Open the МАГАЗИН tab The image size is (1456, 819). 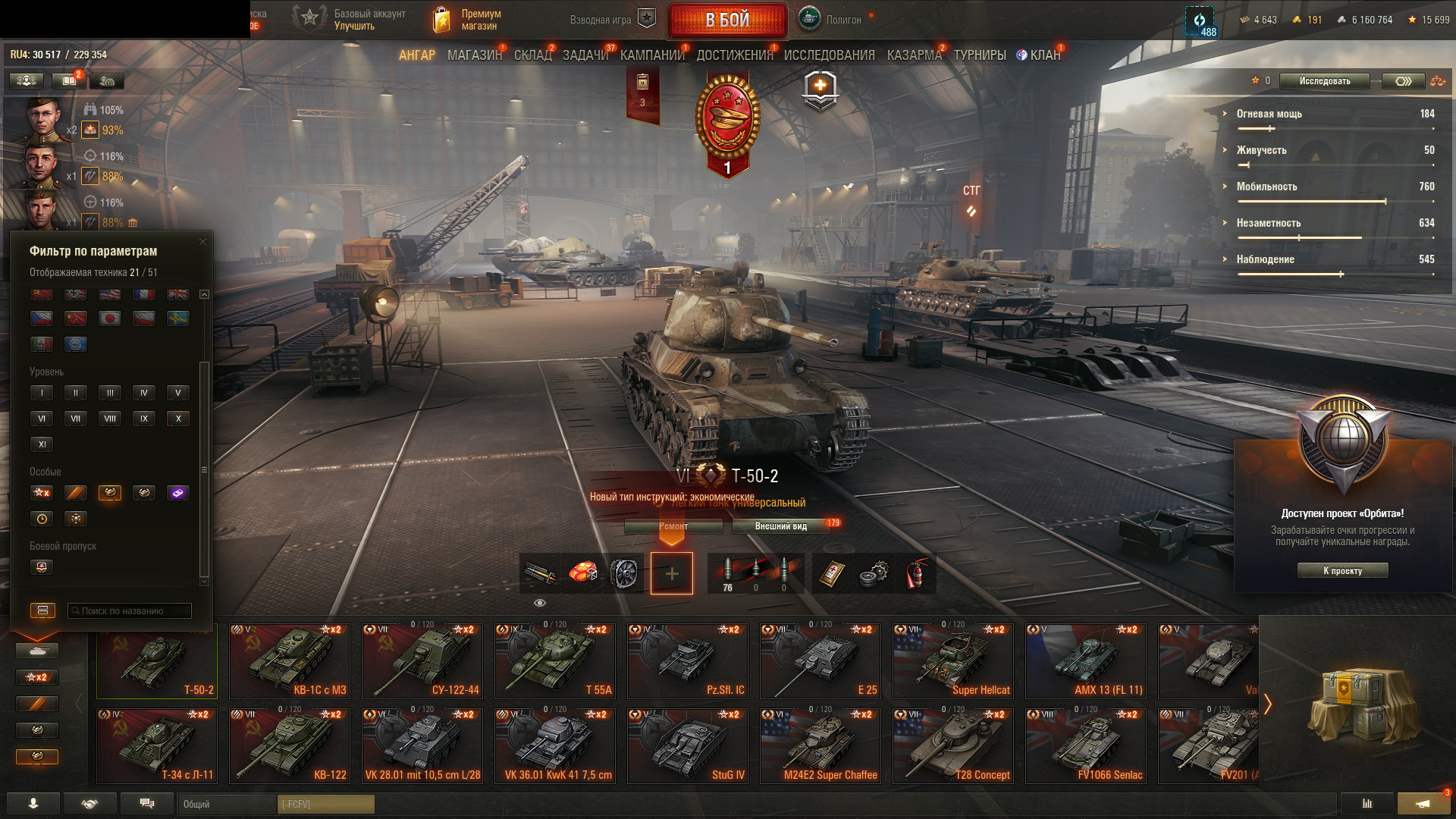[x=474, y=55]
